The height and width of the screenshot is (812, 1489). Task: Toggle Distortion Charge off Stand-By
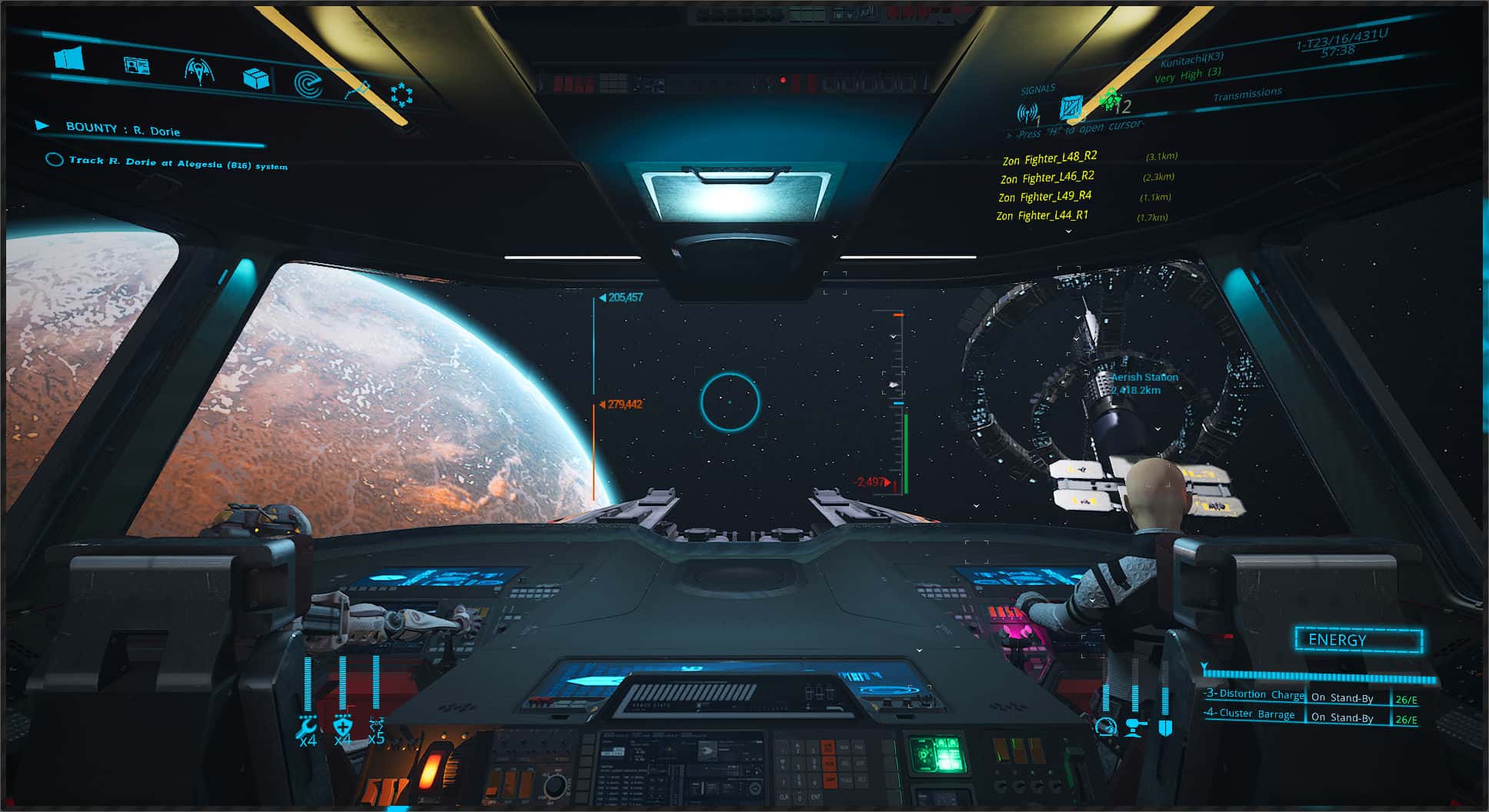pyautogui.click(x=1343, y=695)
